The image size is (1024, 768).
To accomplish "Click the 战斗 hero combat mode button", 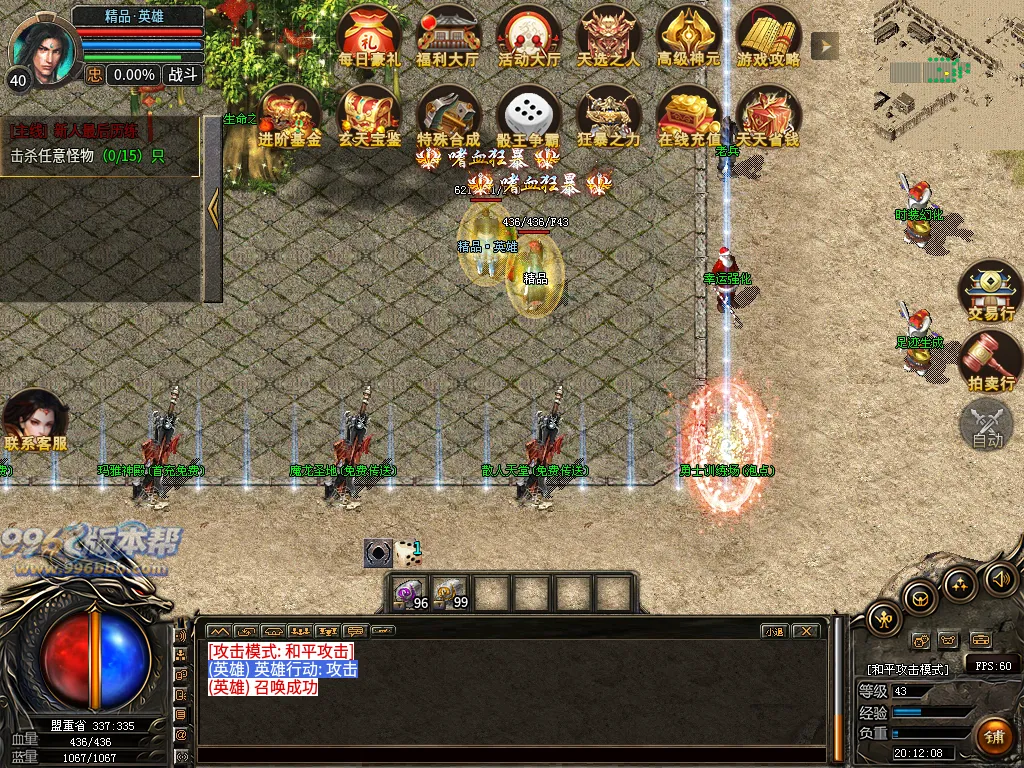I will pyautogui.click(x=183, y=74).
